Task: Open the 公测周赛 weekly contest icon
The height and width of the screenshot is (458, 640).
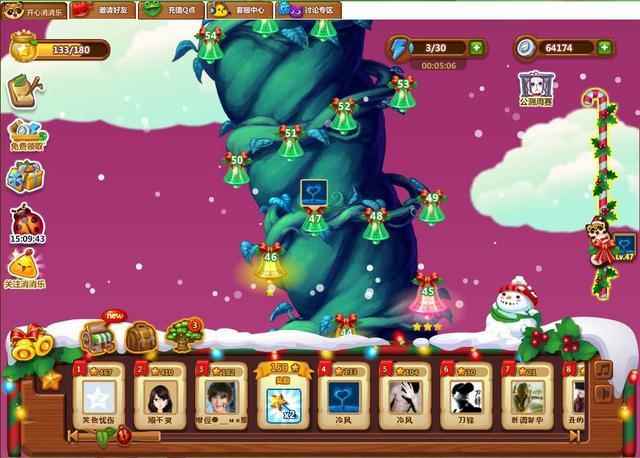Action: pyautogui.click(x=536, y=87)
